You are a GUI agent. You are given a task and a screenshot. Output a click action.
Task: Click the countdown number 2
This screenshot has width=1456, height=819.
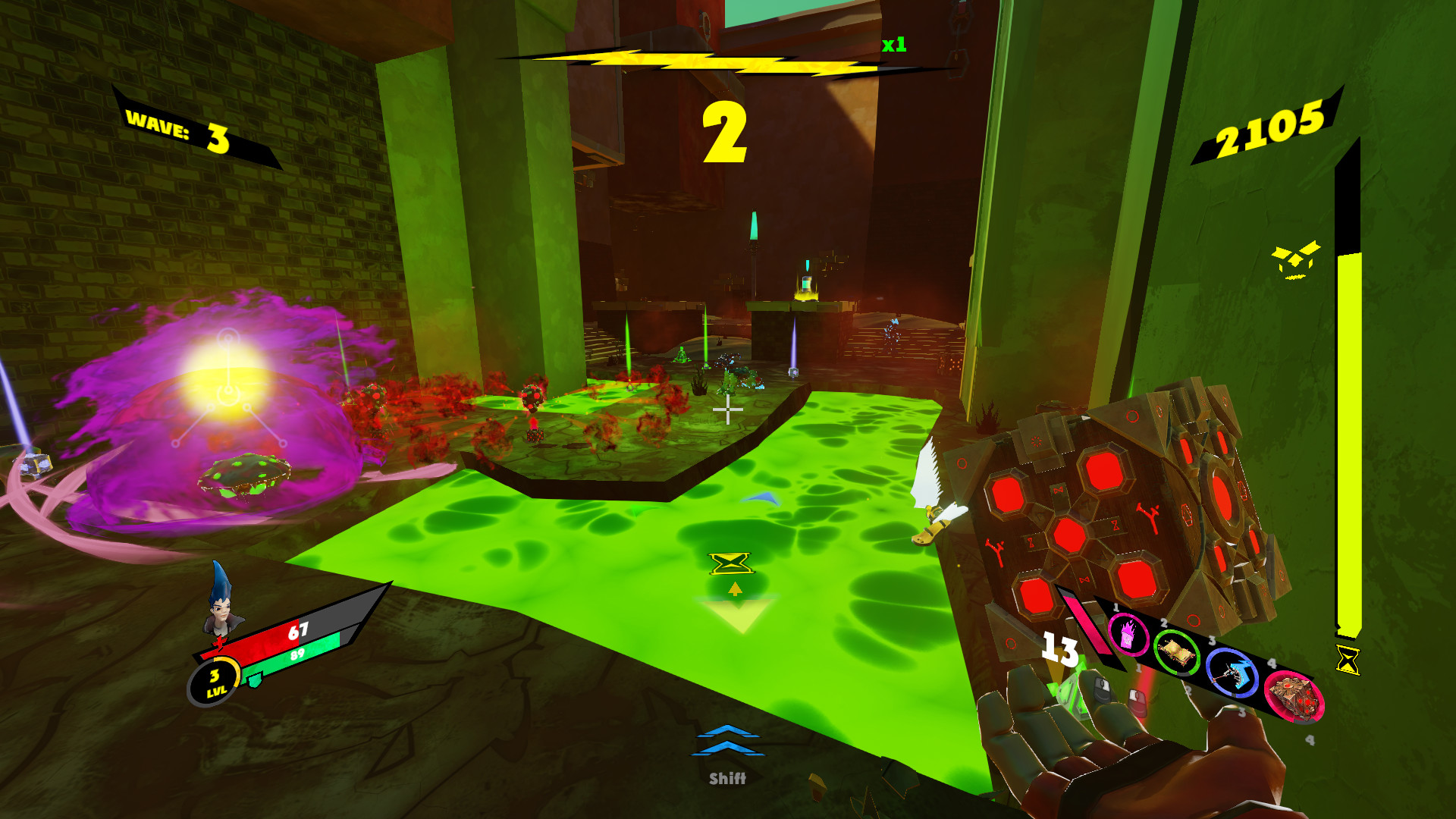point(726,133)
